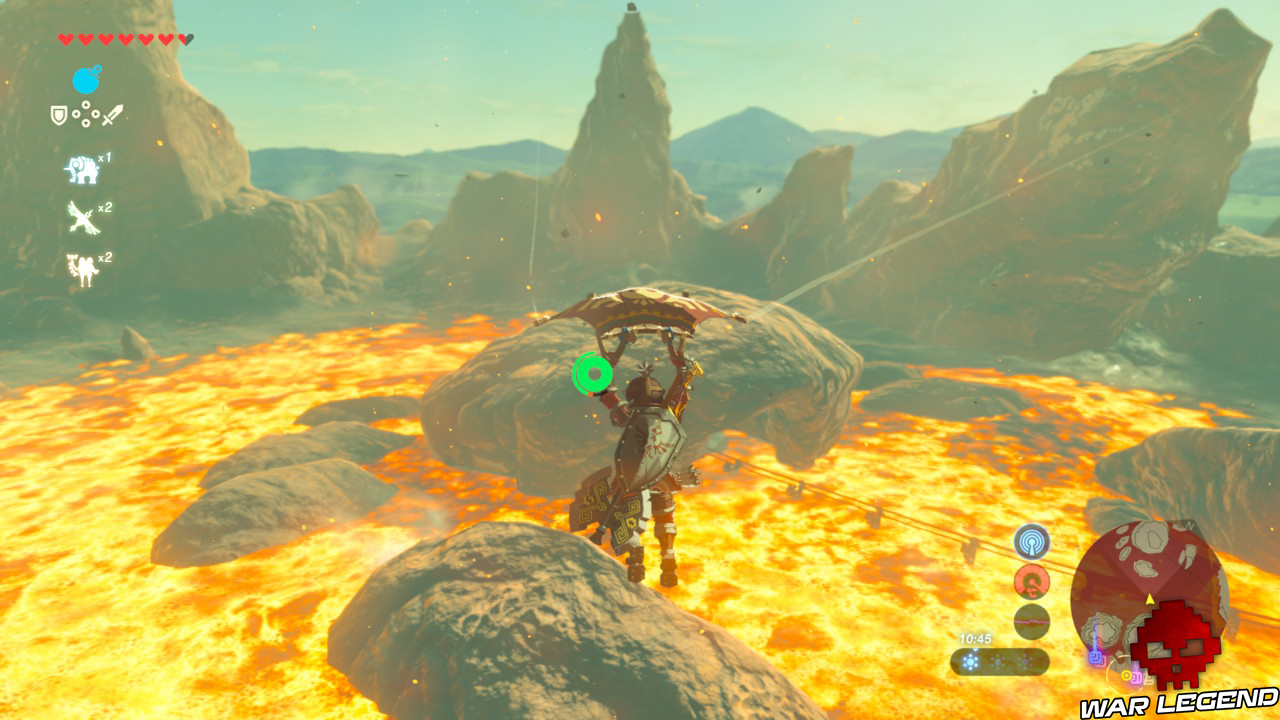Select the round Bomb rune icon

pos(85,78)
